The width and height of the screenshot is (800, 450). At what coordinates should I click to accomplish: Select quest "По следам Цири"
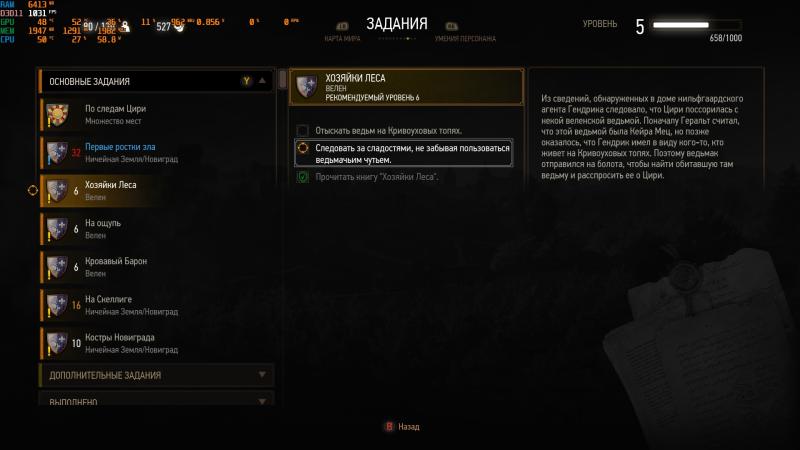tap(155, 113)
